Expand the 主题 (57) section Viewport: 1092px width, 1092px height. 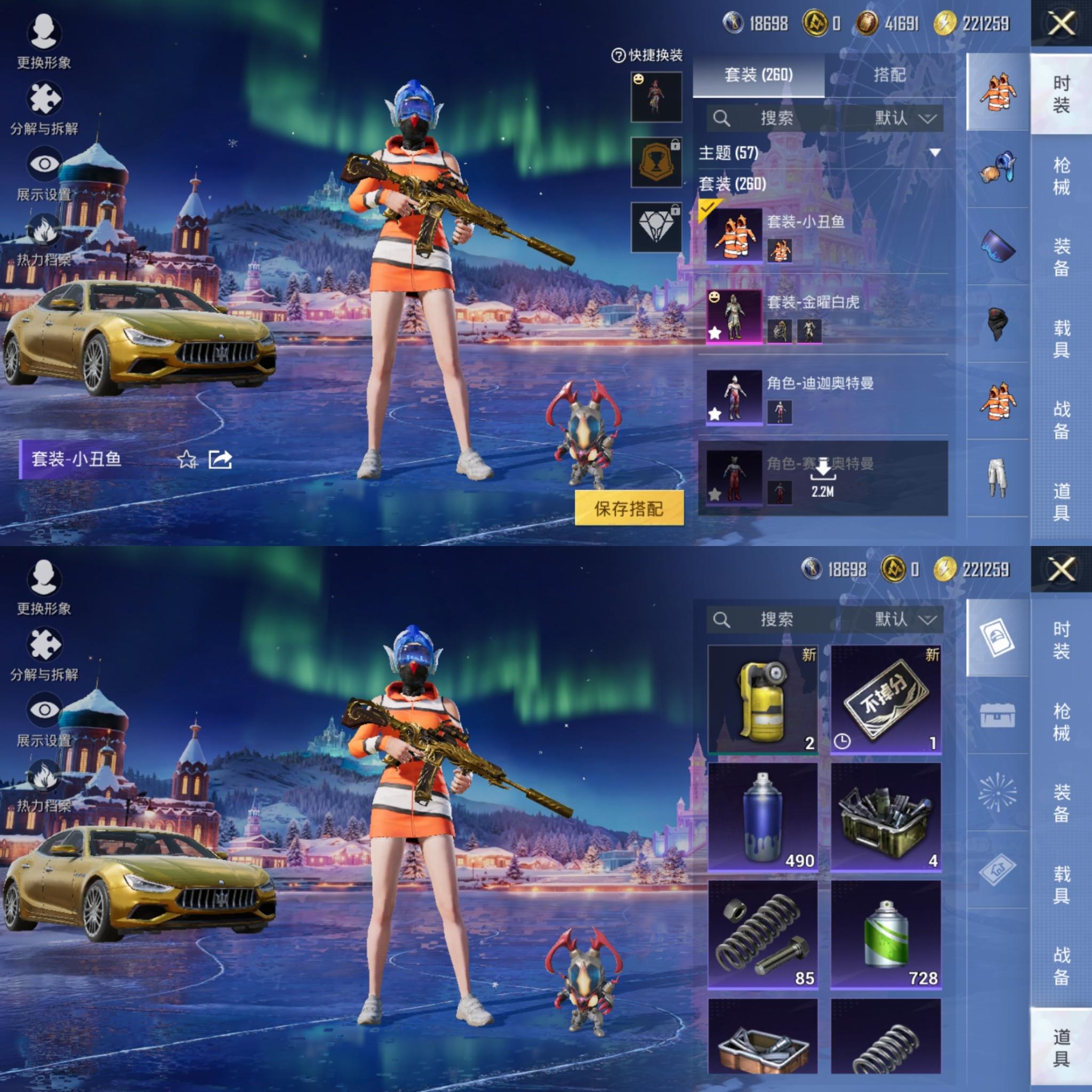click(934, 152)
